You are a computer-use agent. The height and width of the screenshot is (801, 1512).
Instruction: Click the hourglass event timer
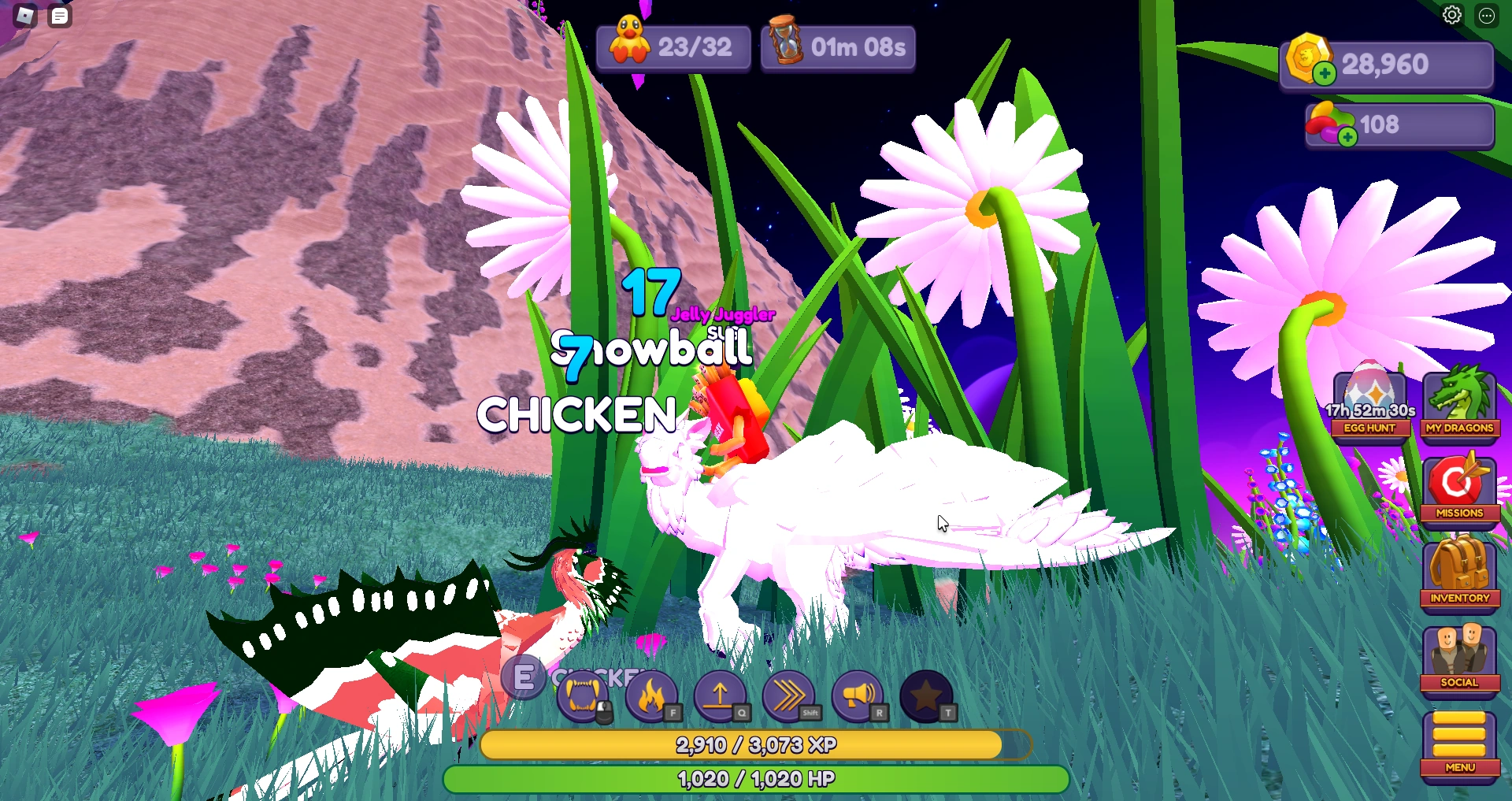[x=837, y=47]
